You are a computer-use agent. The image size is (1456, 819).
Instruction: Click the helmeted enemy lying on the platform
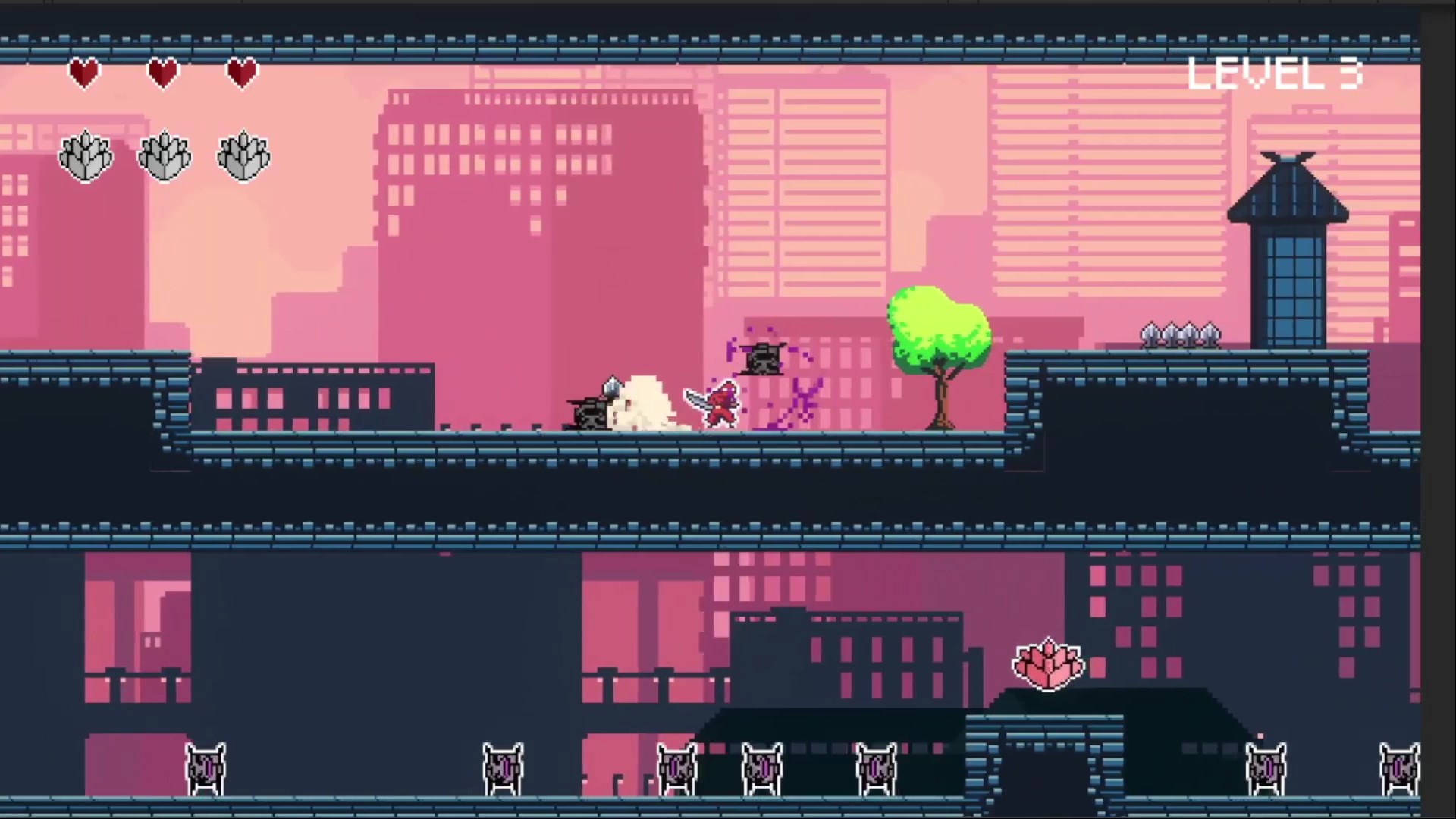[591, 409]
